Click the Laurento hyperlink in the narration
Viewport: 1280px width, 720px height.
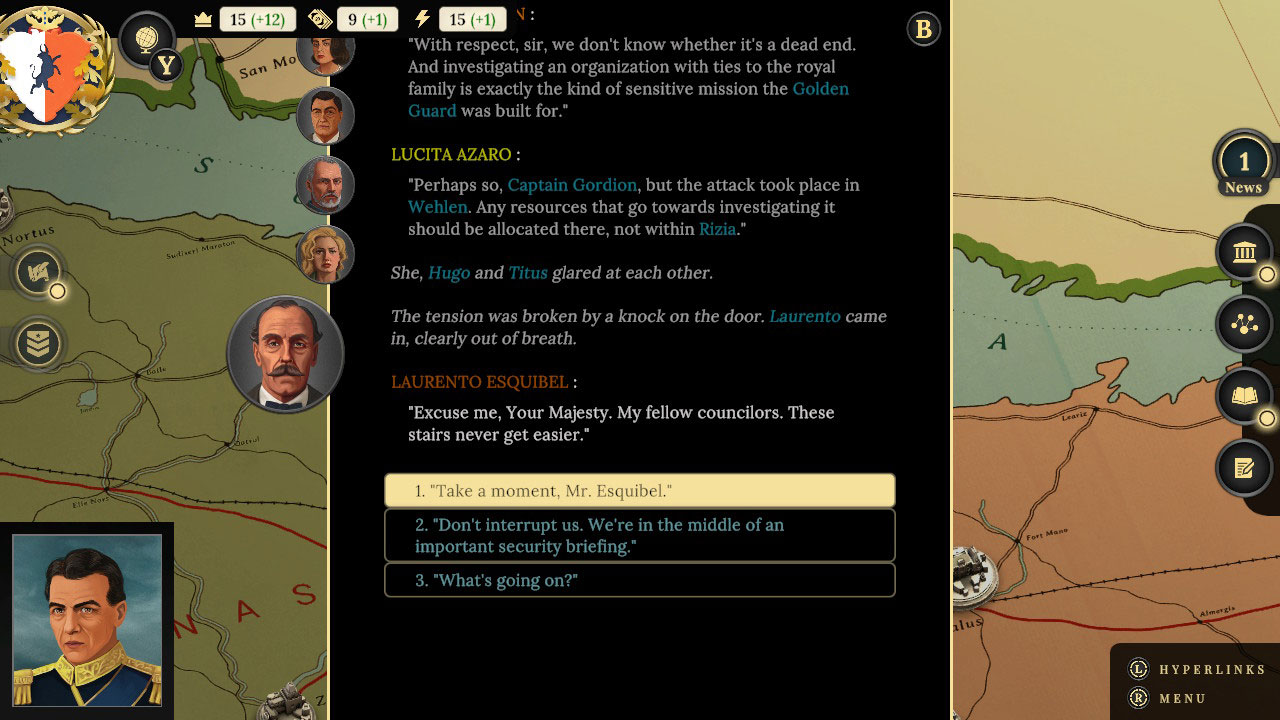click(805, 316)
